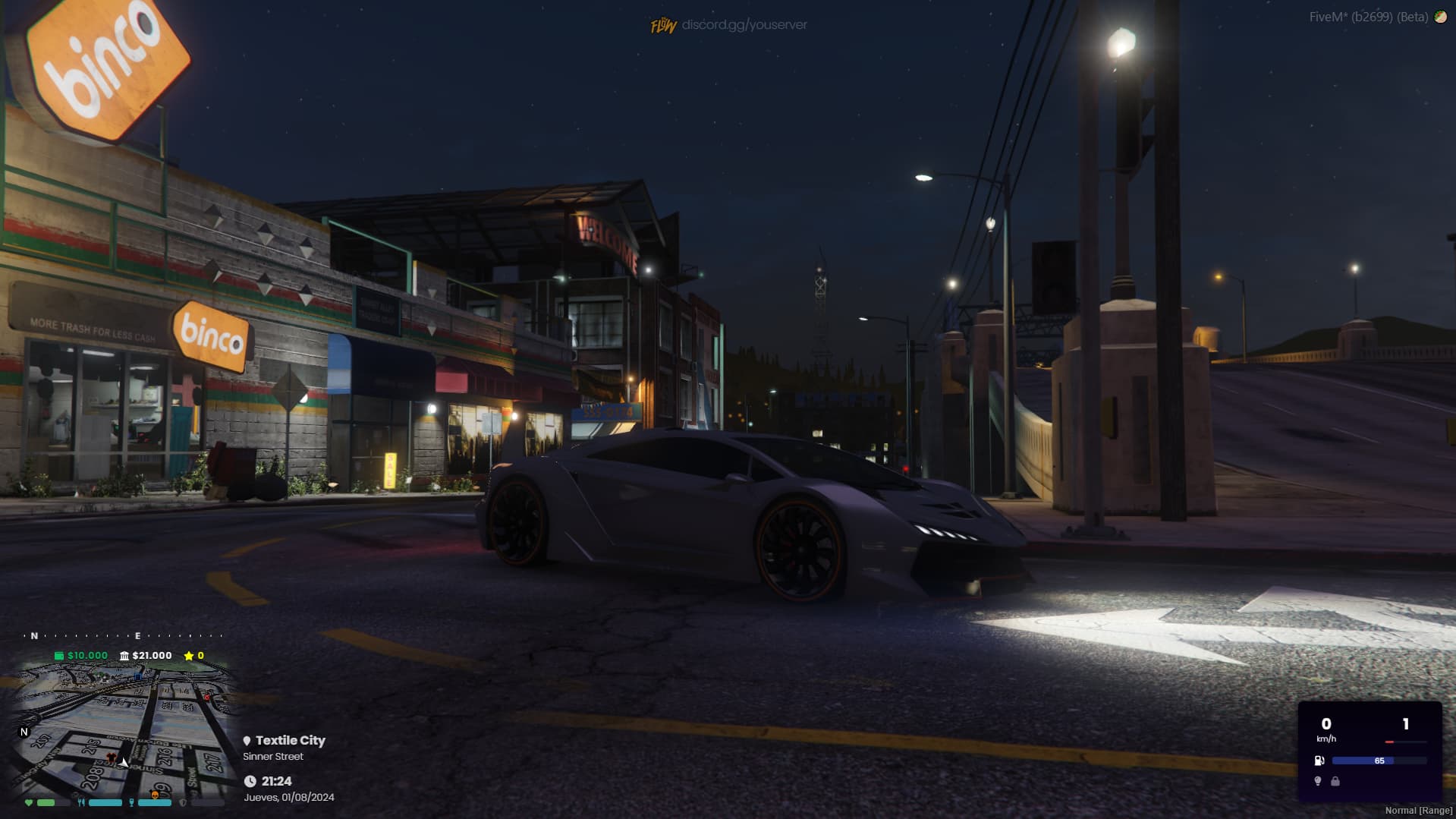Viewport: 1456px width, 819px height.
Task: Click the orange skull marker on the minimap
Action: (x=155, y=795)
